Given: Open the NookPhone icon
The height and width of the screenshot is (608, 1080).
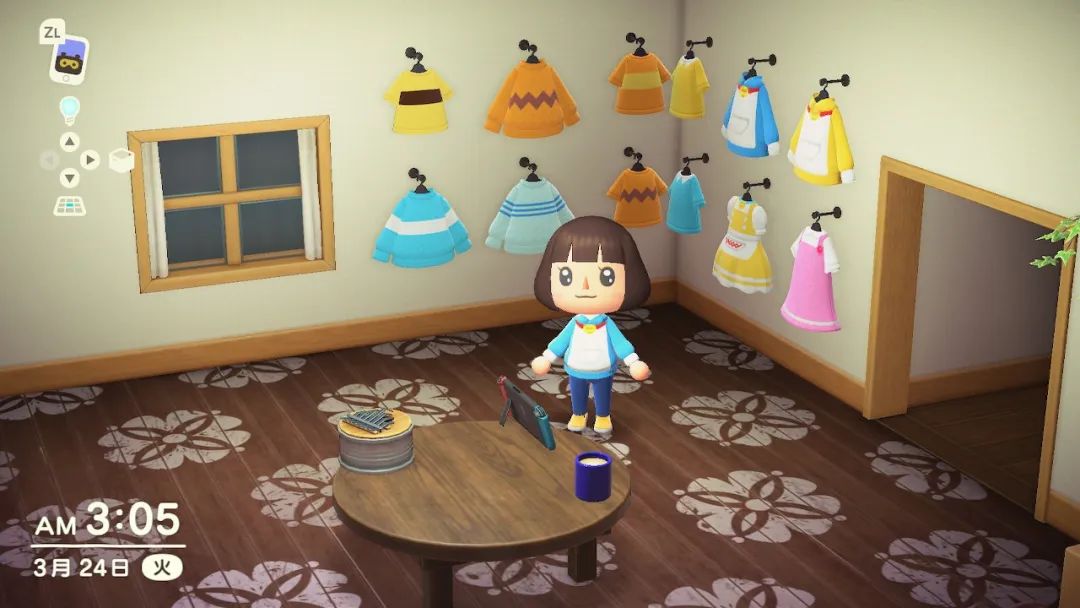Looking at the screenshot, I should pos(68,61).
